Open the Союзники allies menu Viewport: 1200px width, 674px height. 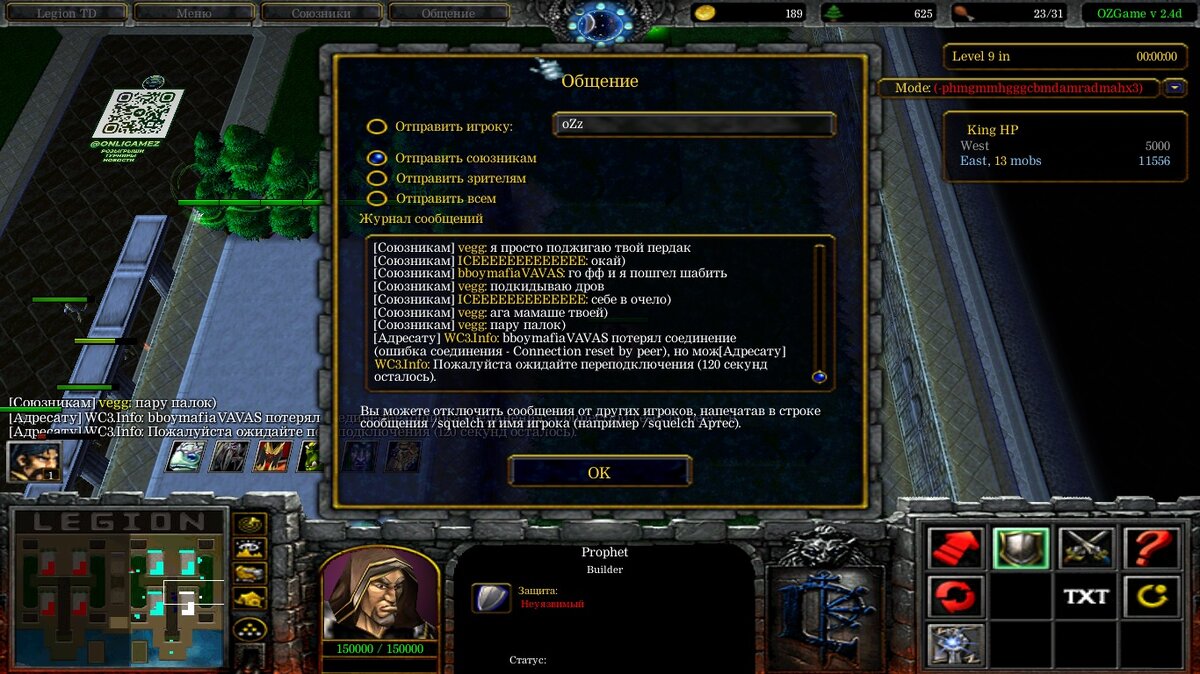click(x=321, y=13)
